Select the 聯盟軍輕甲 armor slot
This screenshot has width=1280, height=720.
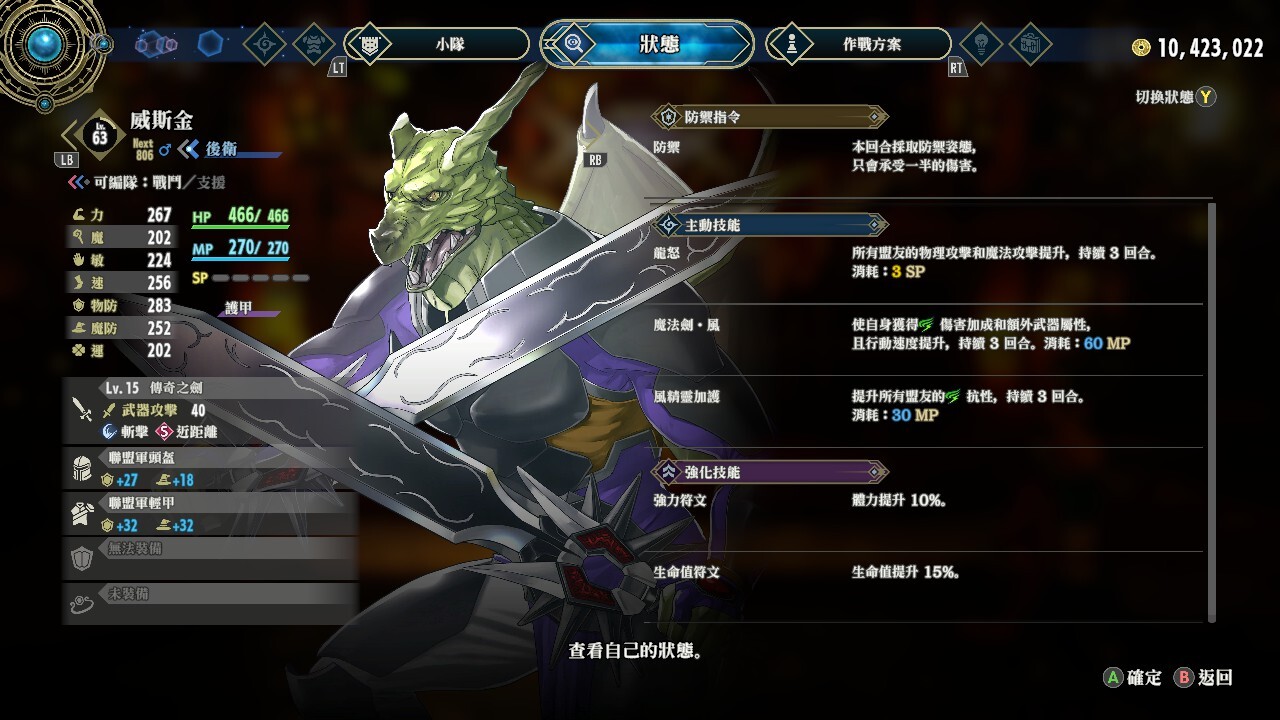pyautogui.click(x=210, y=514)
